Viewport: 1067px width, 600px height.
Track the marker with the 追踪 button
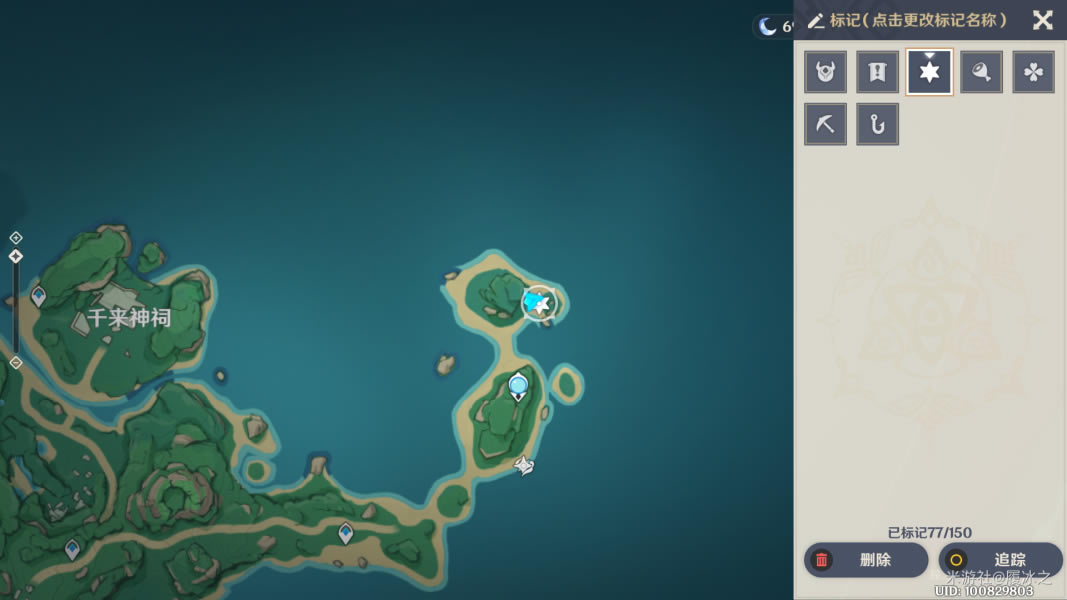coord(999,560)
